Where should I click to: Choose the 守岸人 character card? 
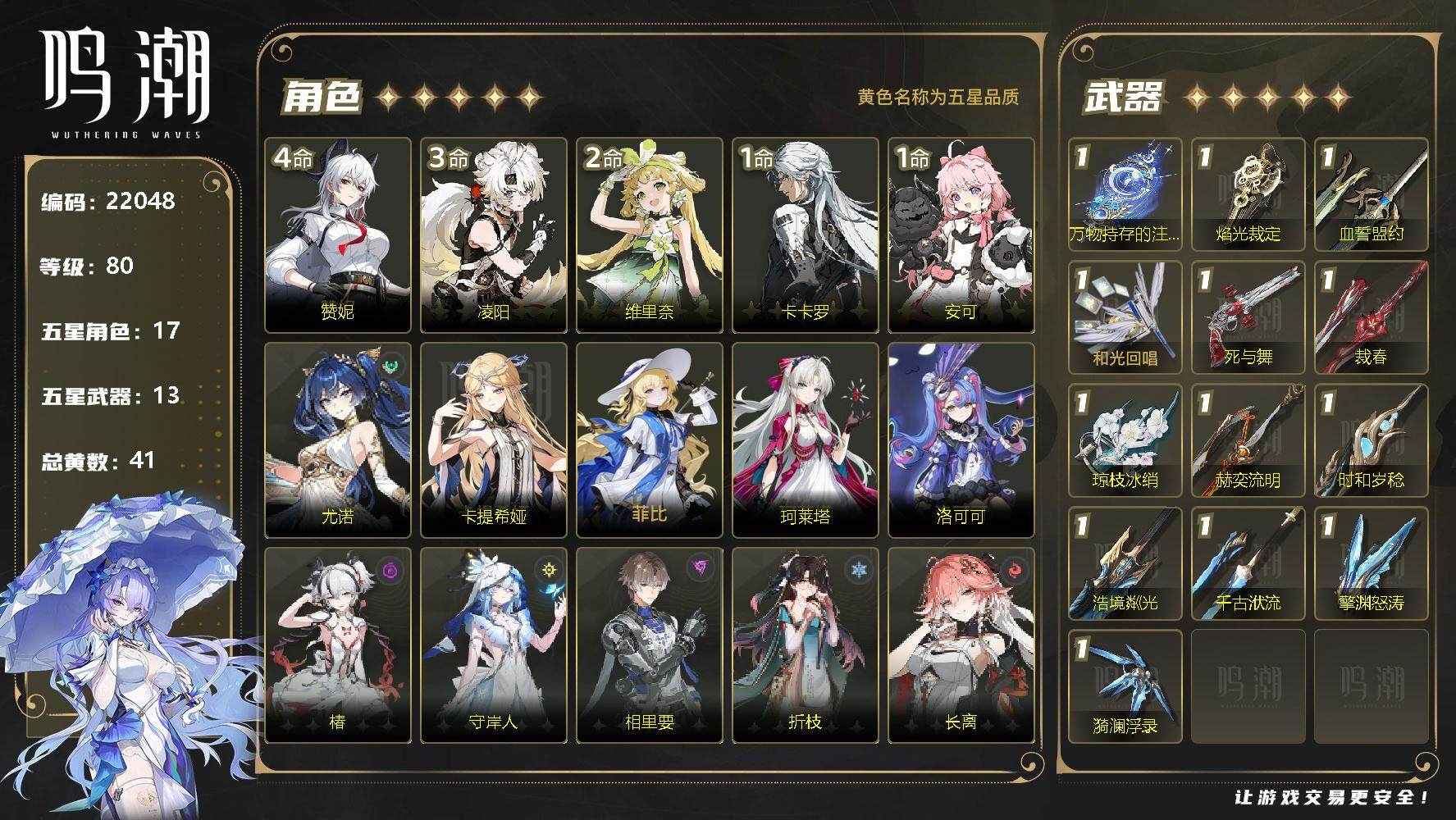point(493,645)
